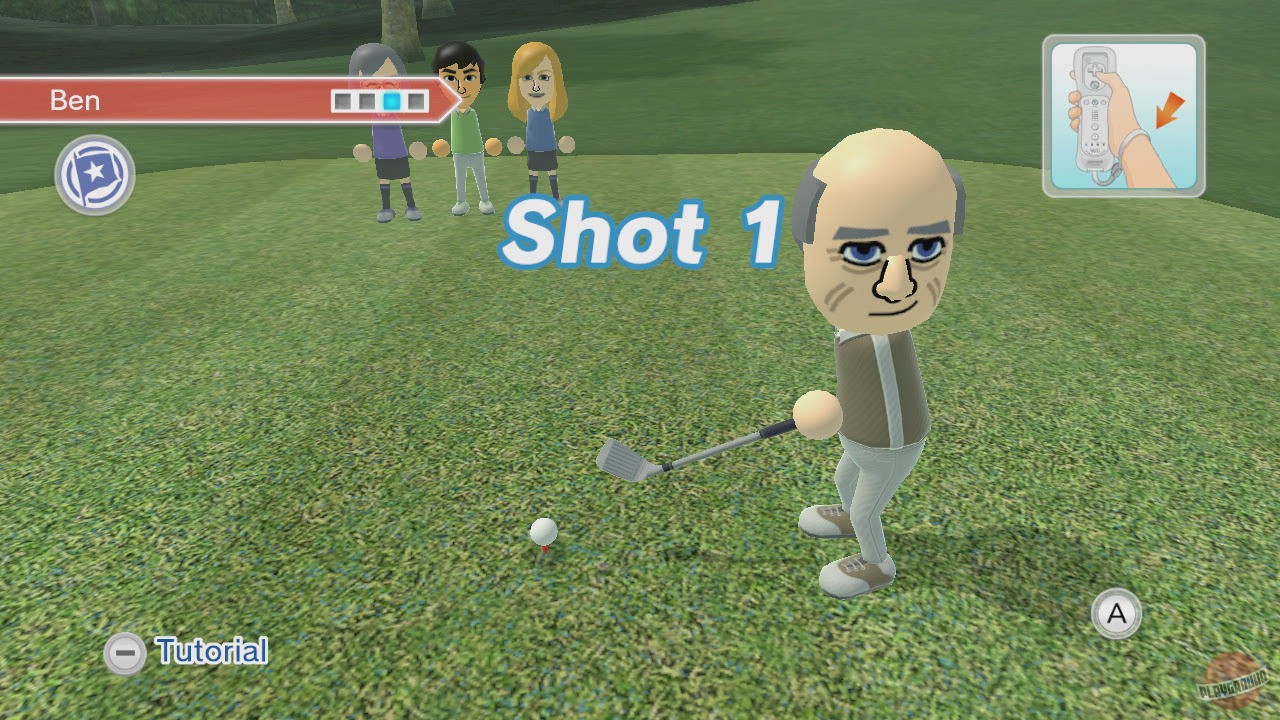Toggle the first dark square of the shot gauge
1280x720 pixels.
343,100
